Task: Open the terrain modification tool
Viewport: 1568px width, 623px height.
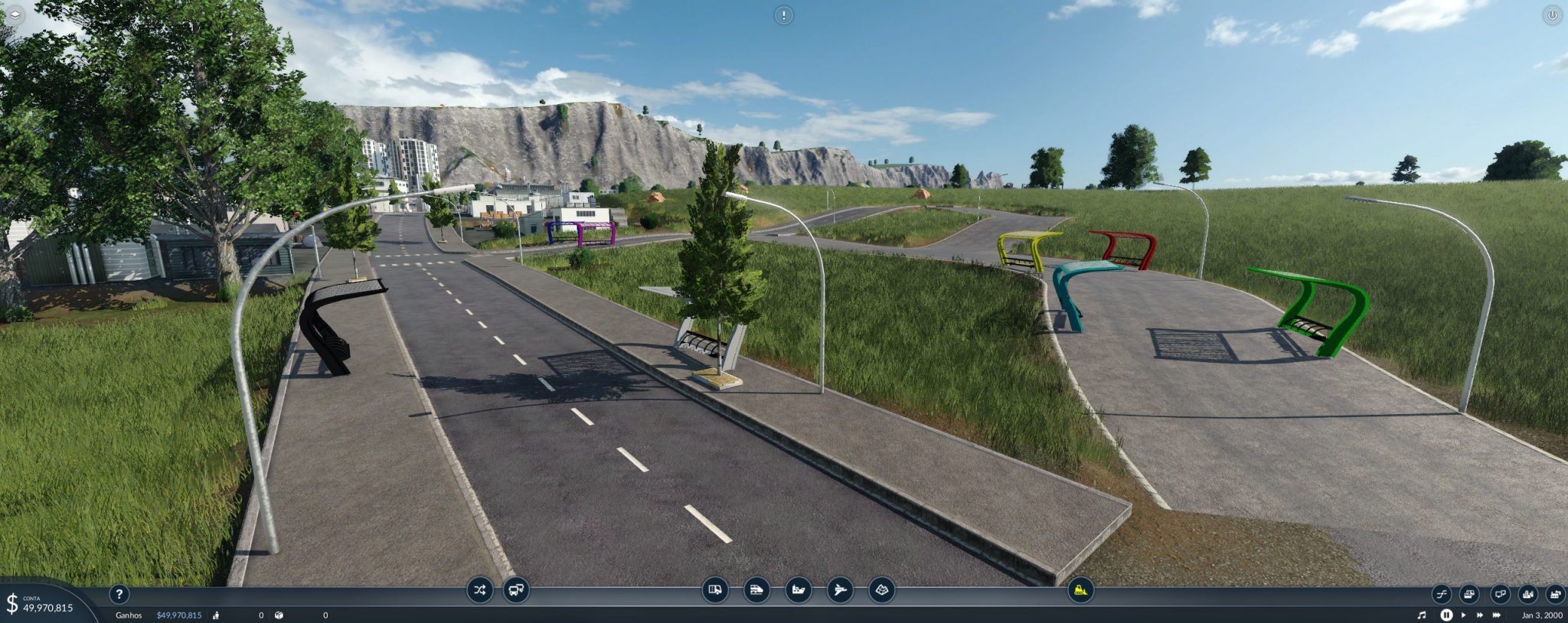Action: [881, 592]
